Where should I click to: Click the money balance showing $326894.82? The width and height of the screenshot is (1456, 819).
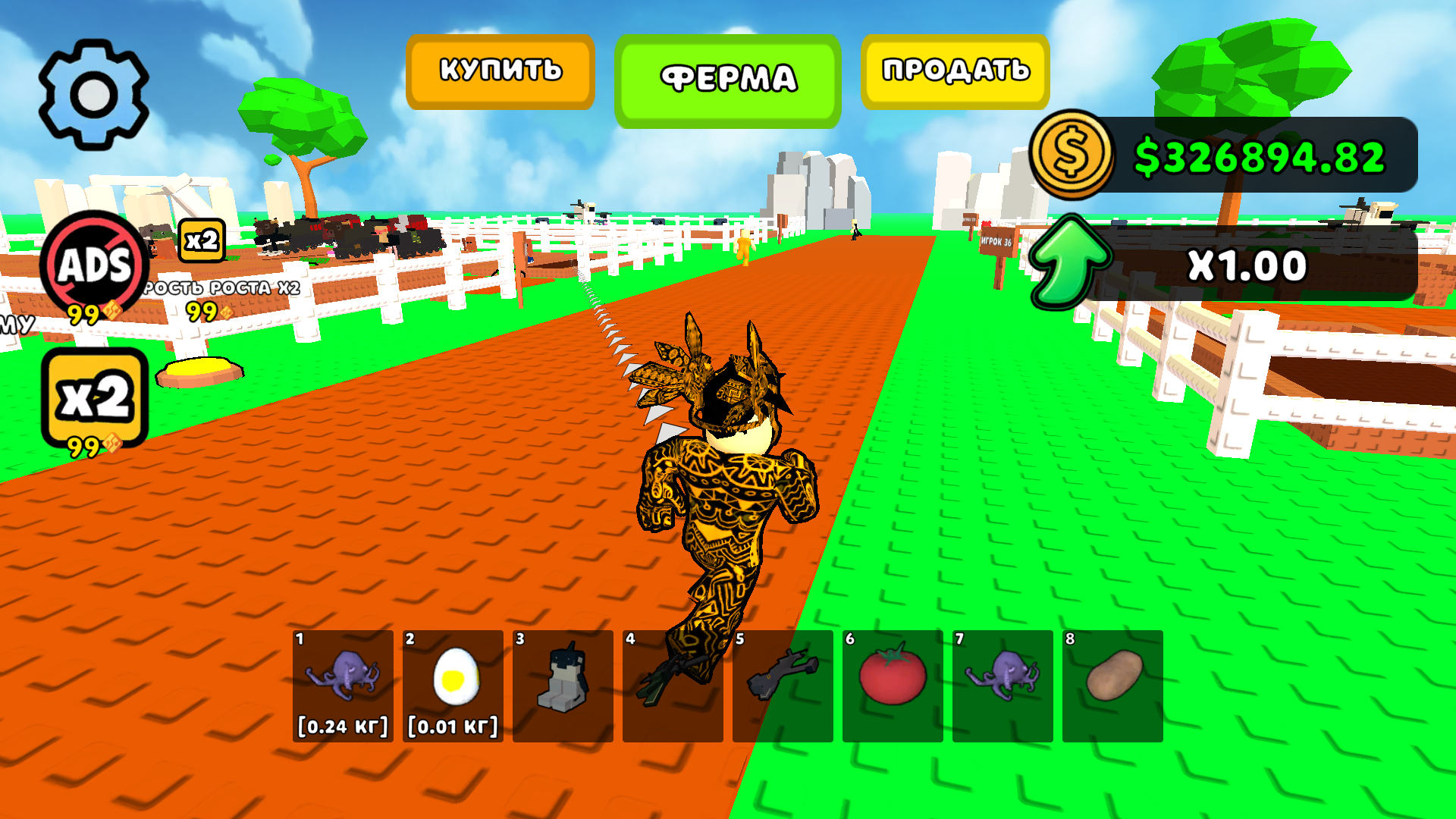click(1263, 155)
